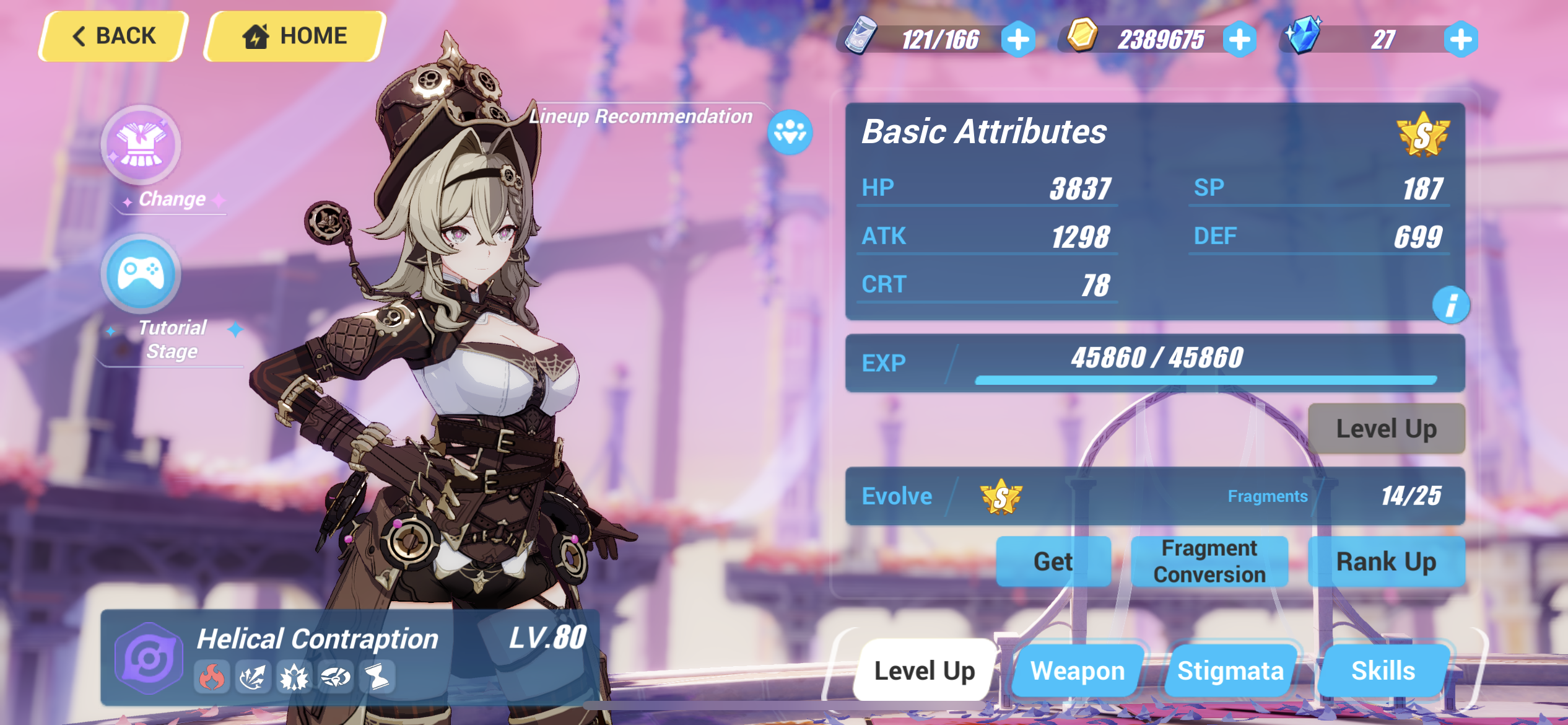1568x725 pixels.
Task: Select the Physical damage type icon
Action: 294,677
